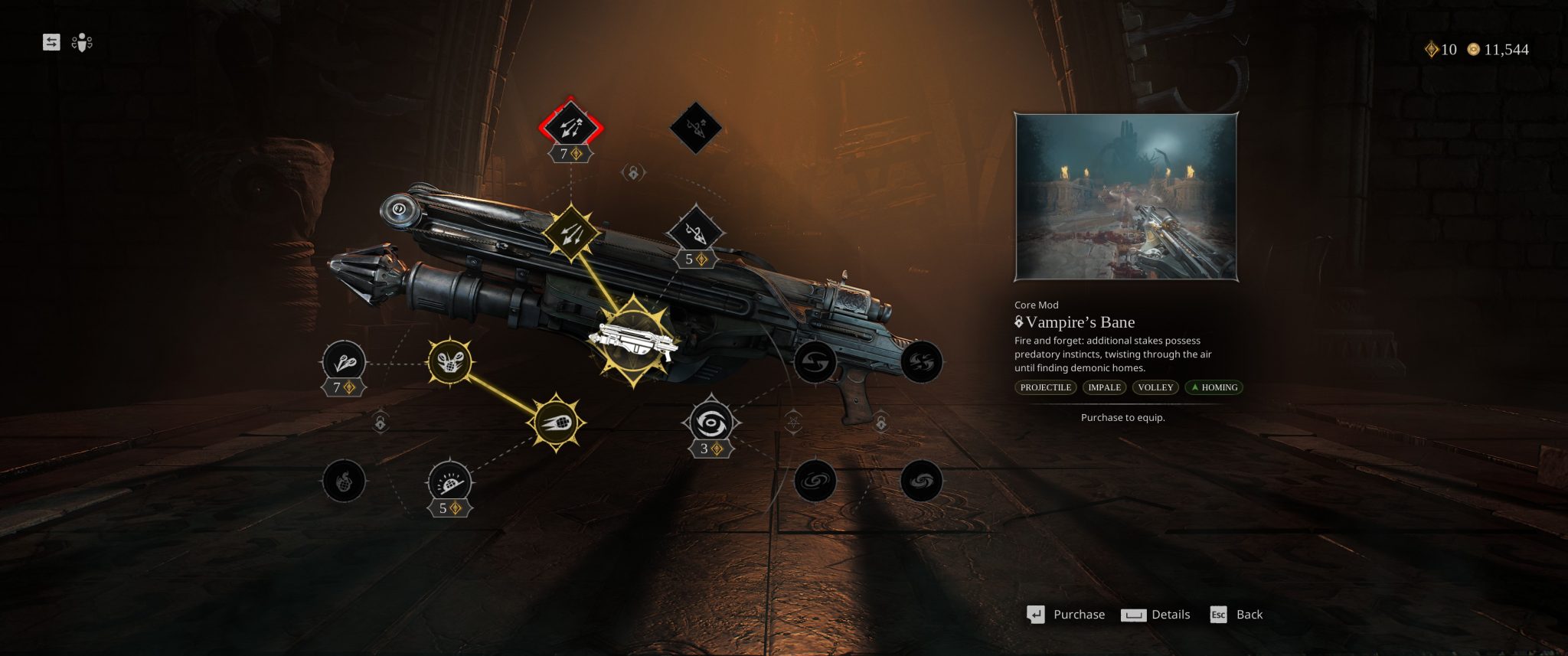The image size is (1568, 656).
Task: Open the Vampire's Bane preview thumbnail
Action: (x=1125, y=197)
